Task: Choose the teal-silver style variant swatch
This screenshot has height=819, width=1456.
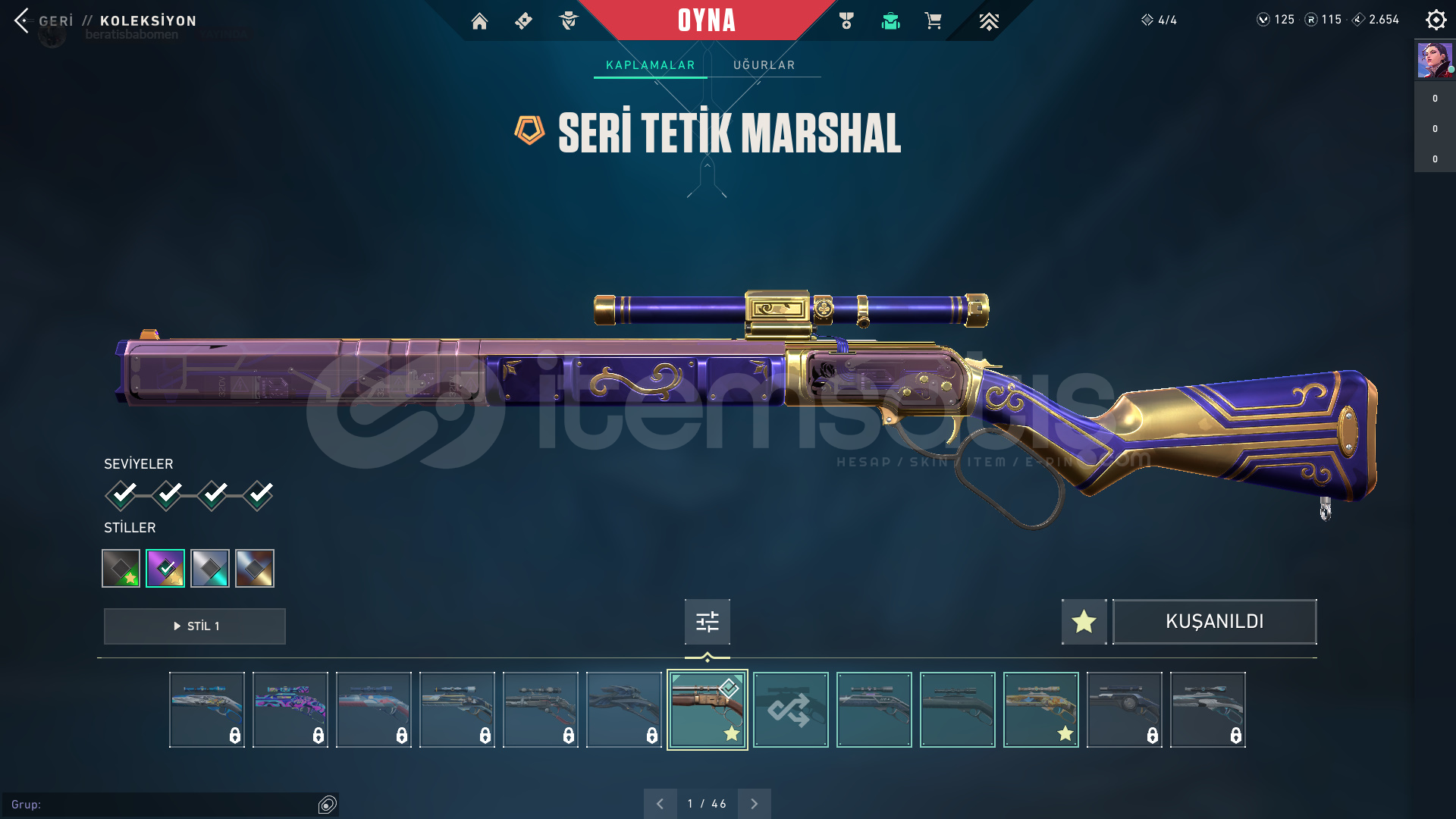Action: [x=210, y=568]
